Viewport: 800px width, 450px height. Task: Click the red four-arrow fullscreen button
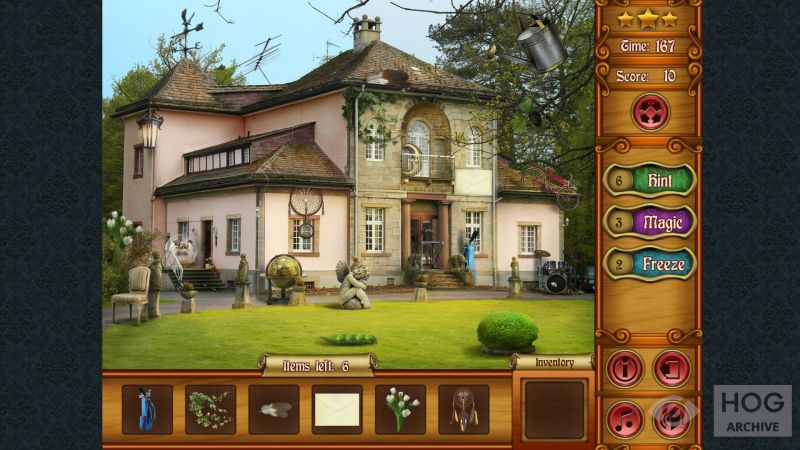(649, 111)
